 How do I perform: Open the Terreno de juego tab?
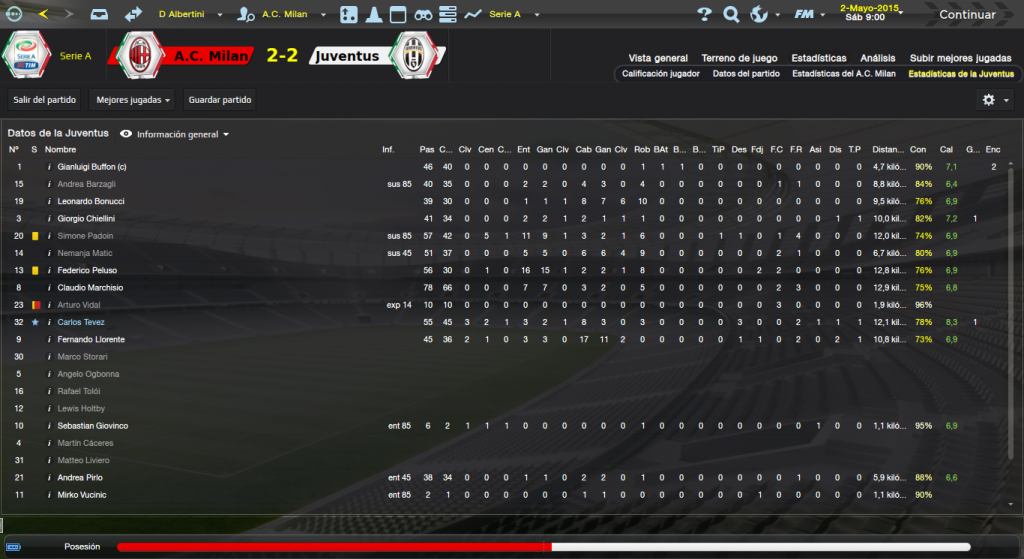coord(739,58)
